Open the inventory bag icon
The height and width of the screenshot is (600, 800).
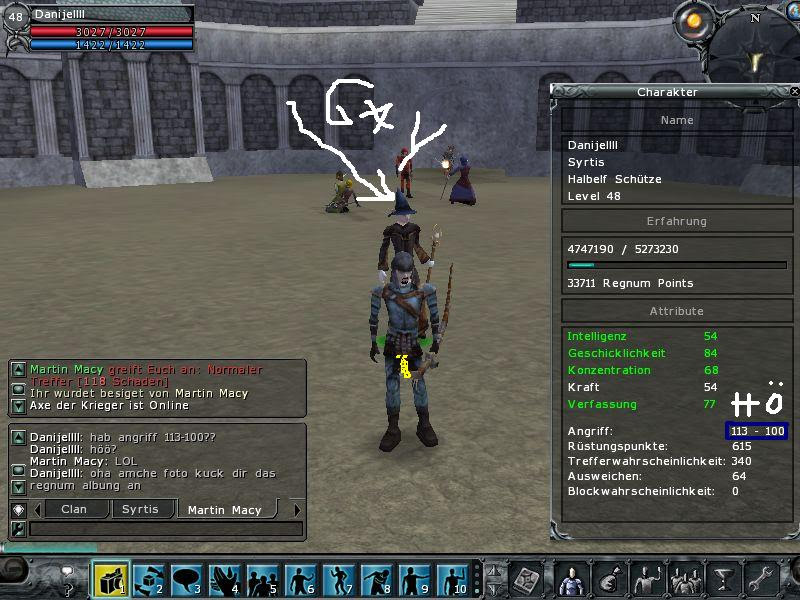(609, 579)
